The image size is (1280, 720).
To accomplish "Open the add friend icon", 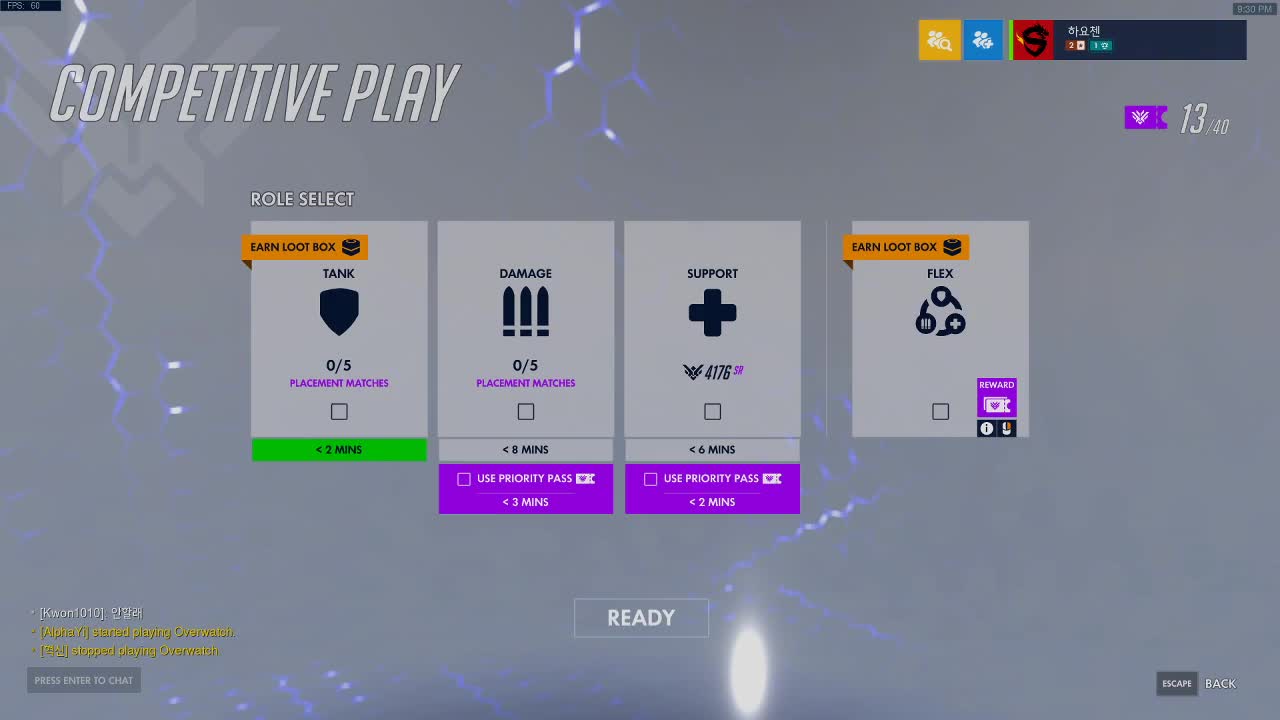I will 983,40.
